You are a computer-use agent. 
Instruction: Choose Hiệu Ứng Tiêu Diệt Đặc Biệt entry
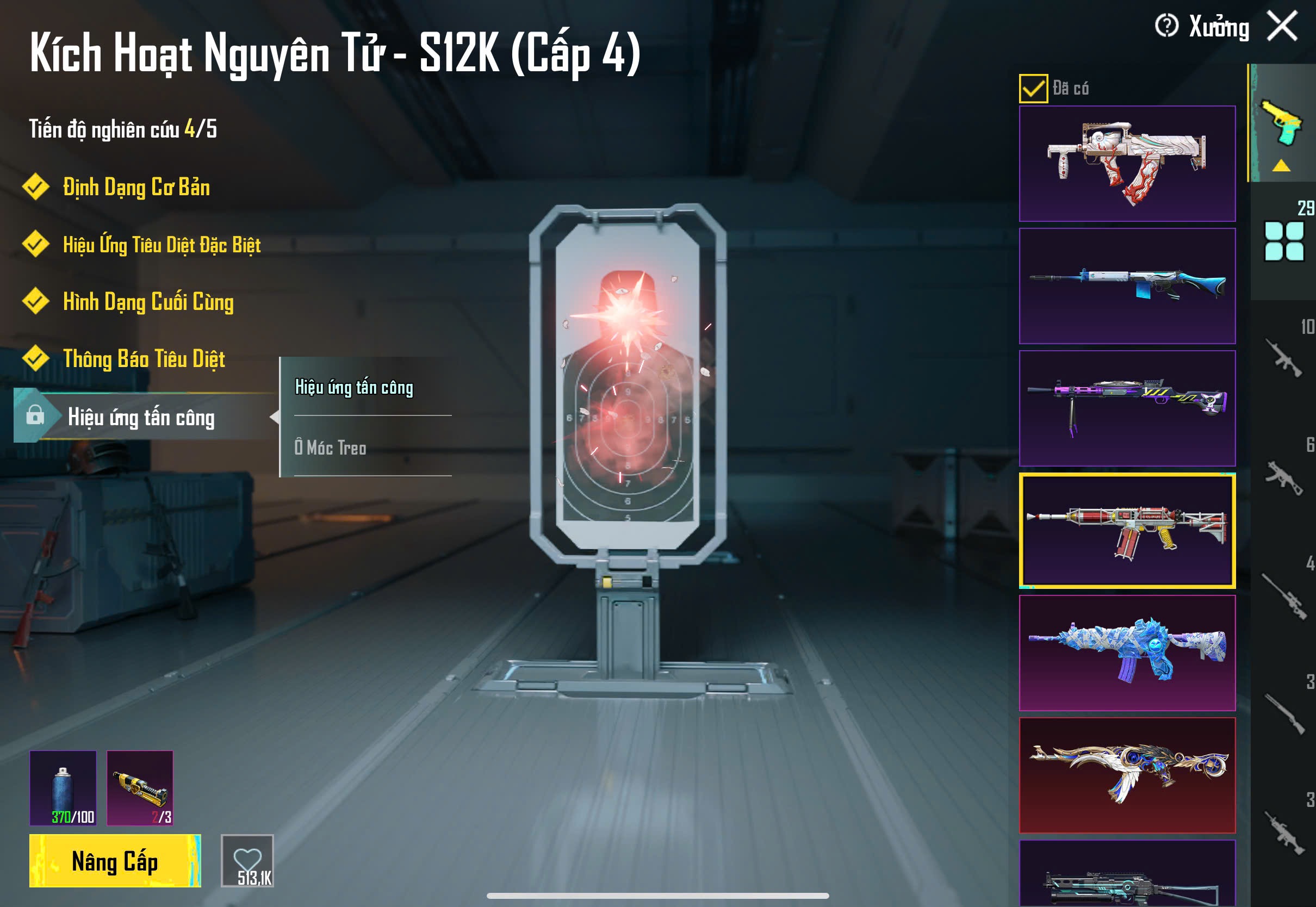(x=162, y=245)
